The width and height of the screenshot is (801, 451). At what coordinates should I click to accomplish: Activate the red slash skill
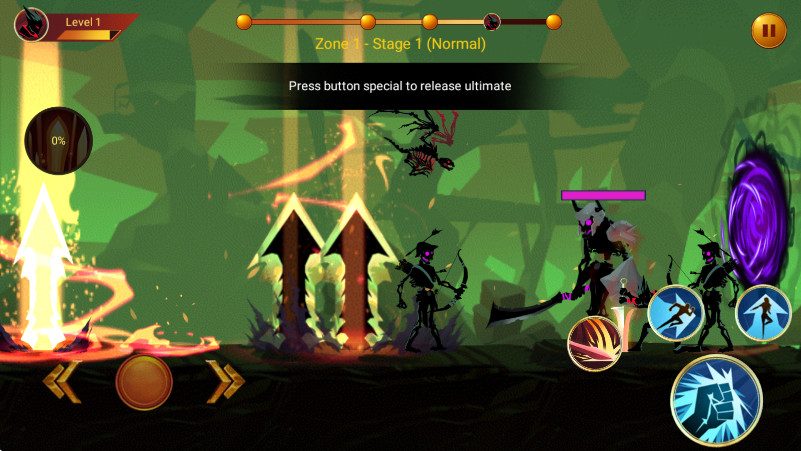tap(594, 343)
